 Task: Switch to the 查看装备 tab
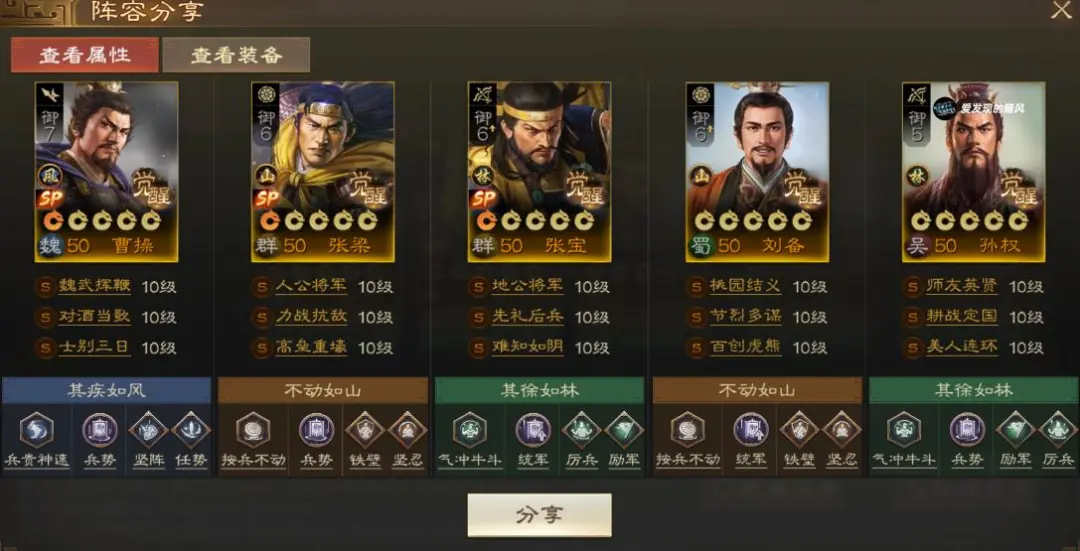point(236,55)
